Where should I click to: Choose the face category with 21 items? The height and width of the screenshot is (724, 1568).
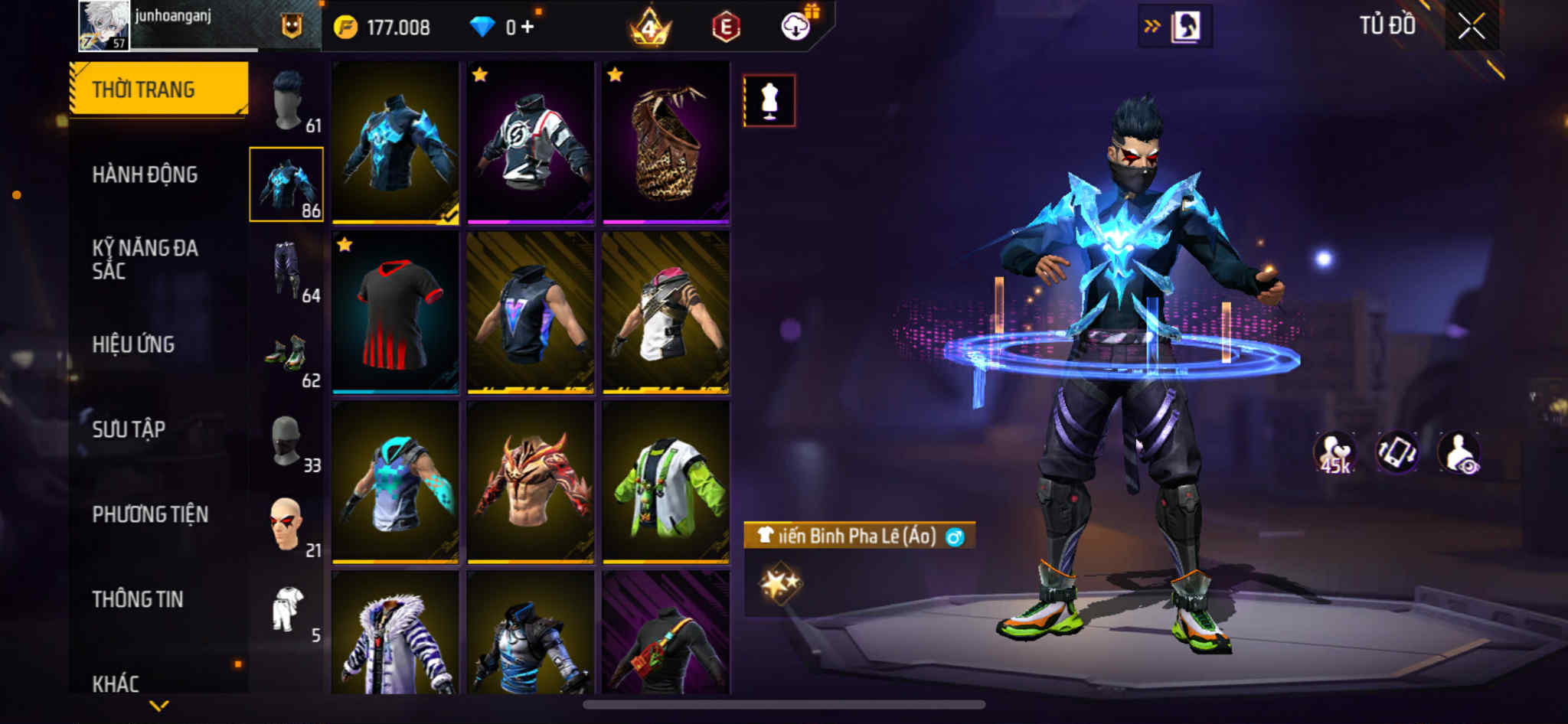coord(289,526)
